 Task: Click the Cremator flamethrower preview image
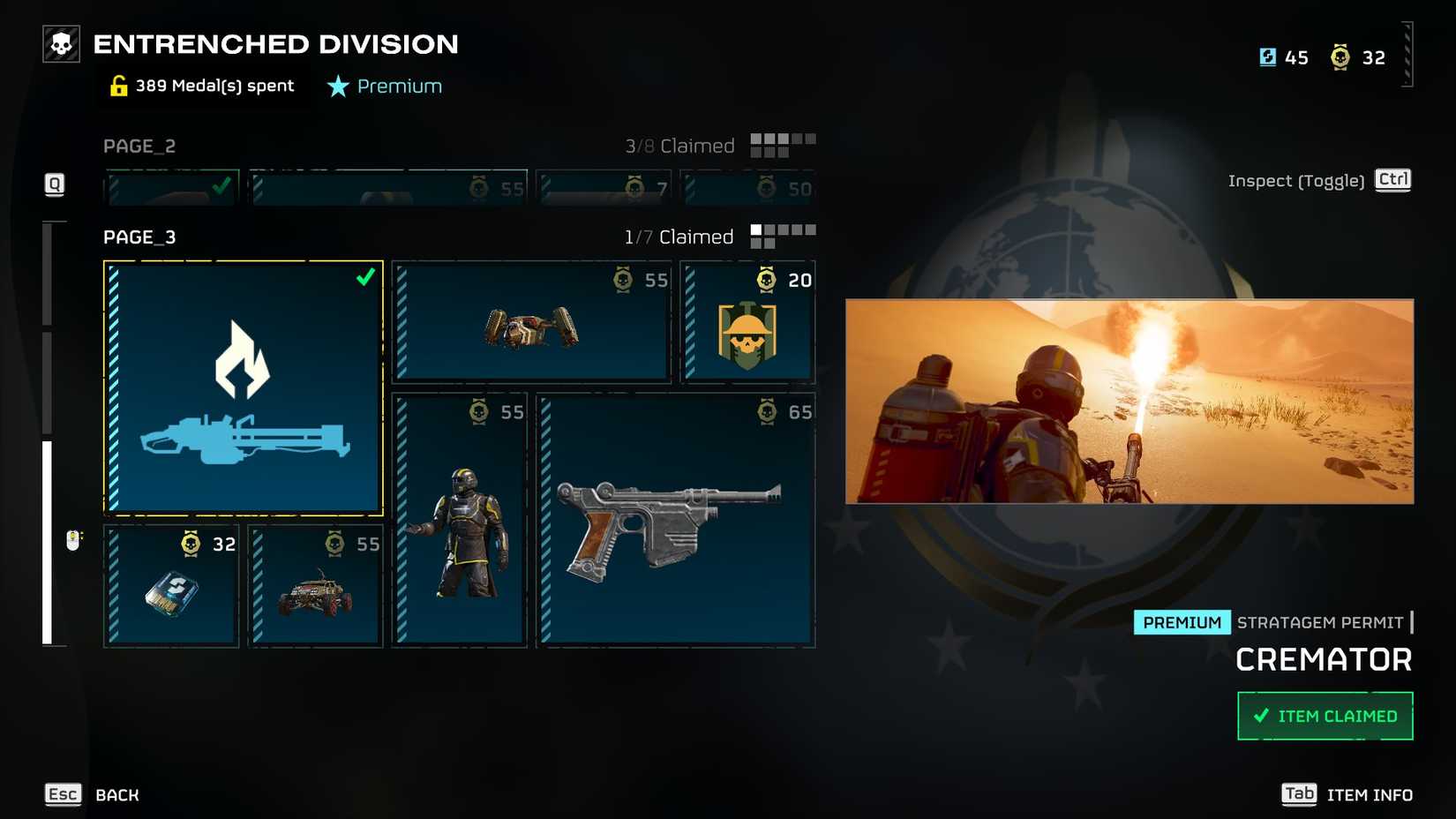(1130, 402)
